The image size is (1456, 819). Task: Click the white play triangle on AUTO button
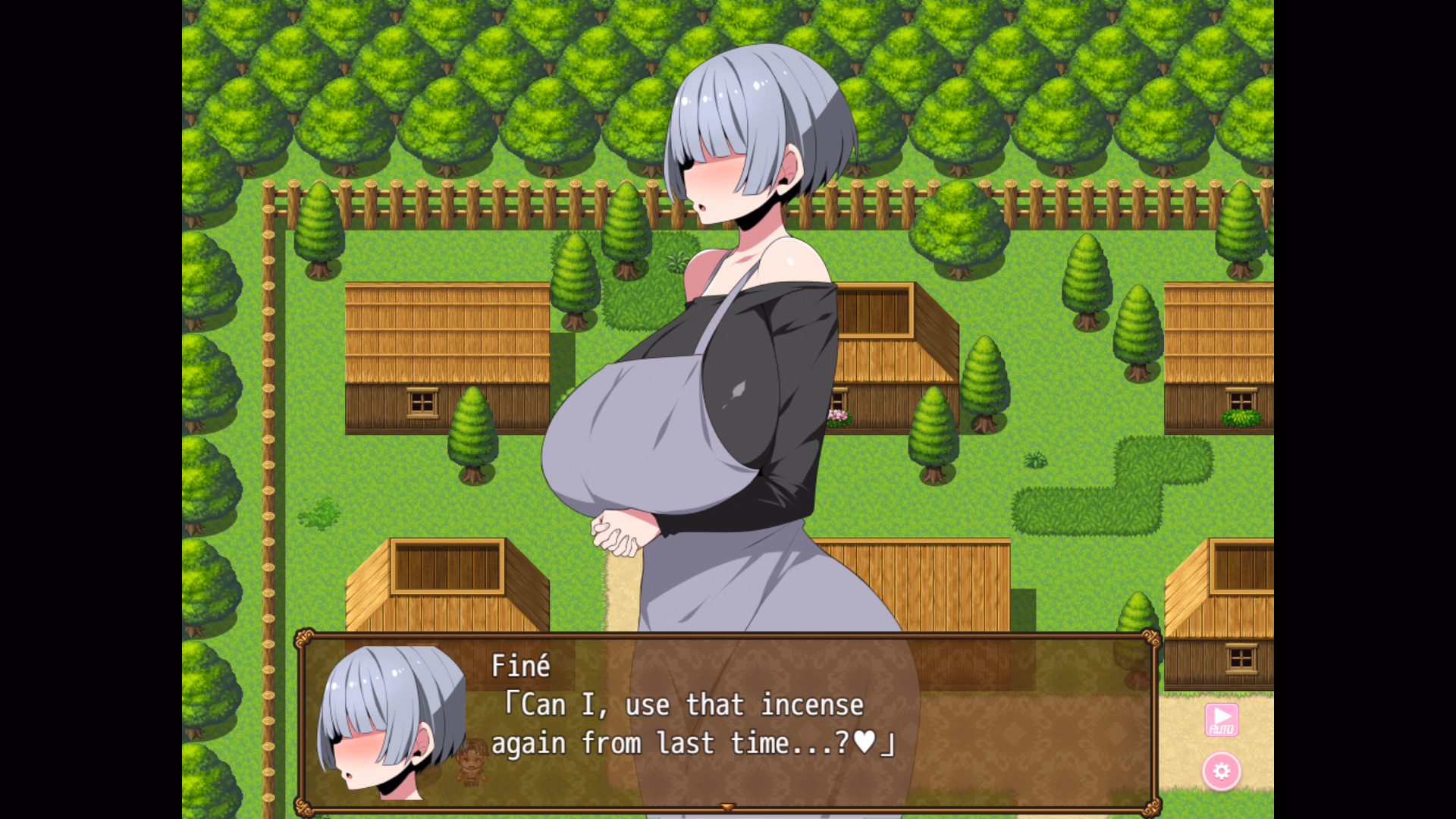tap(1221, 715)
